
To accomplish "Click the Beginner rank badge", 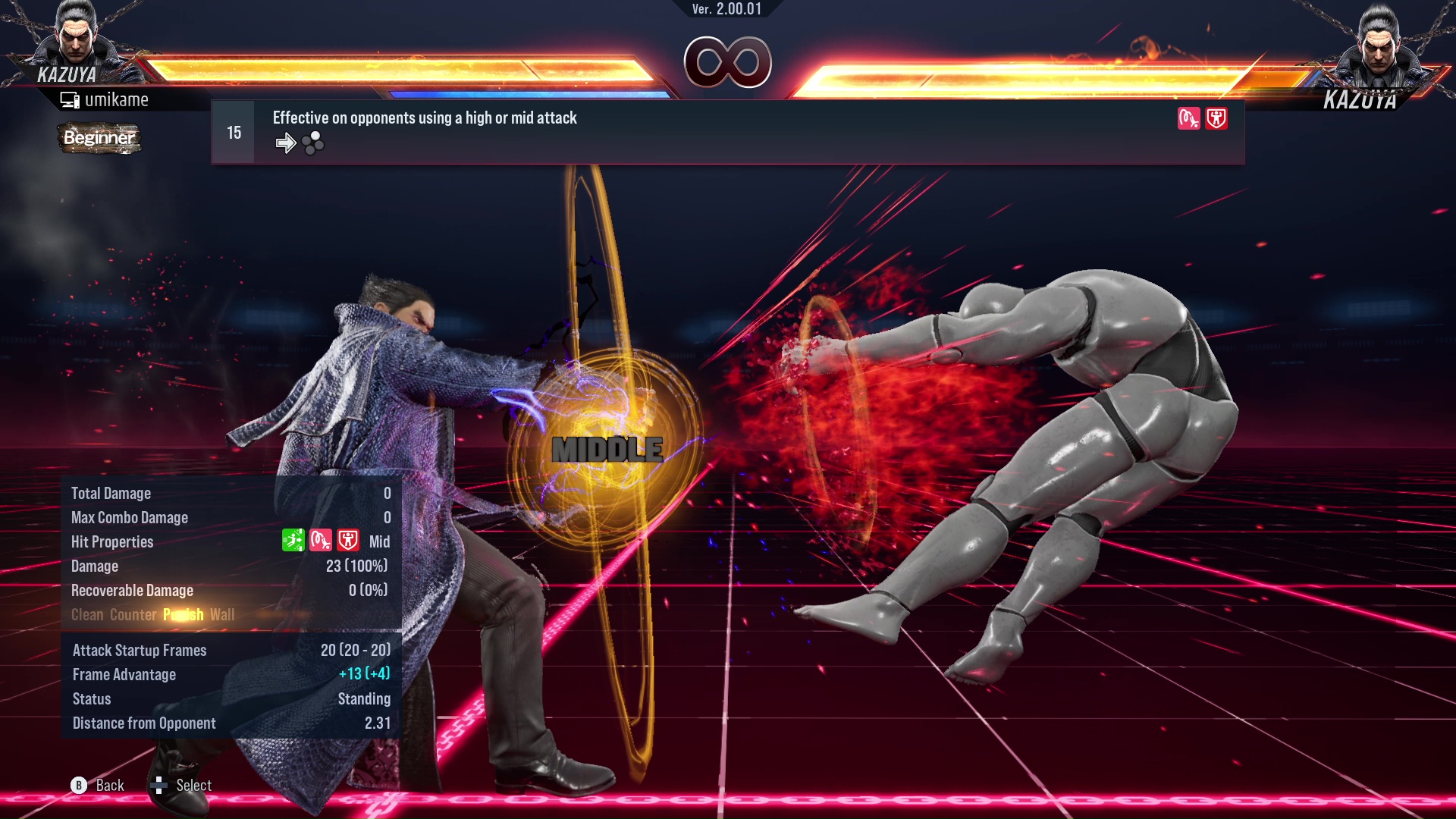I will click(99, 139).
